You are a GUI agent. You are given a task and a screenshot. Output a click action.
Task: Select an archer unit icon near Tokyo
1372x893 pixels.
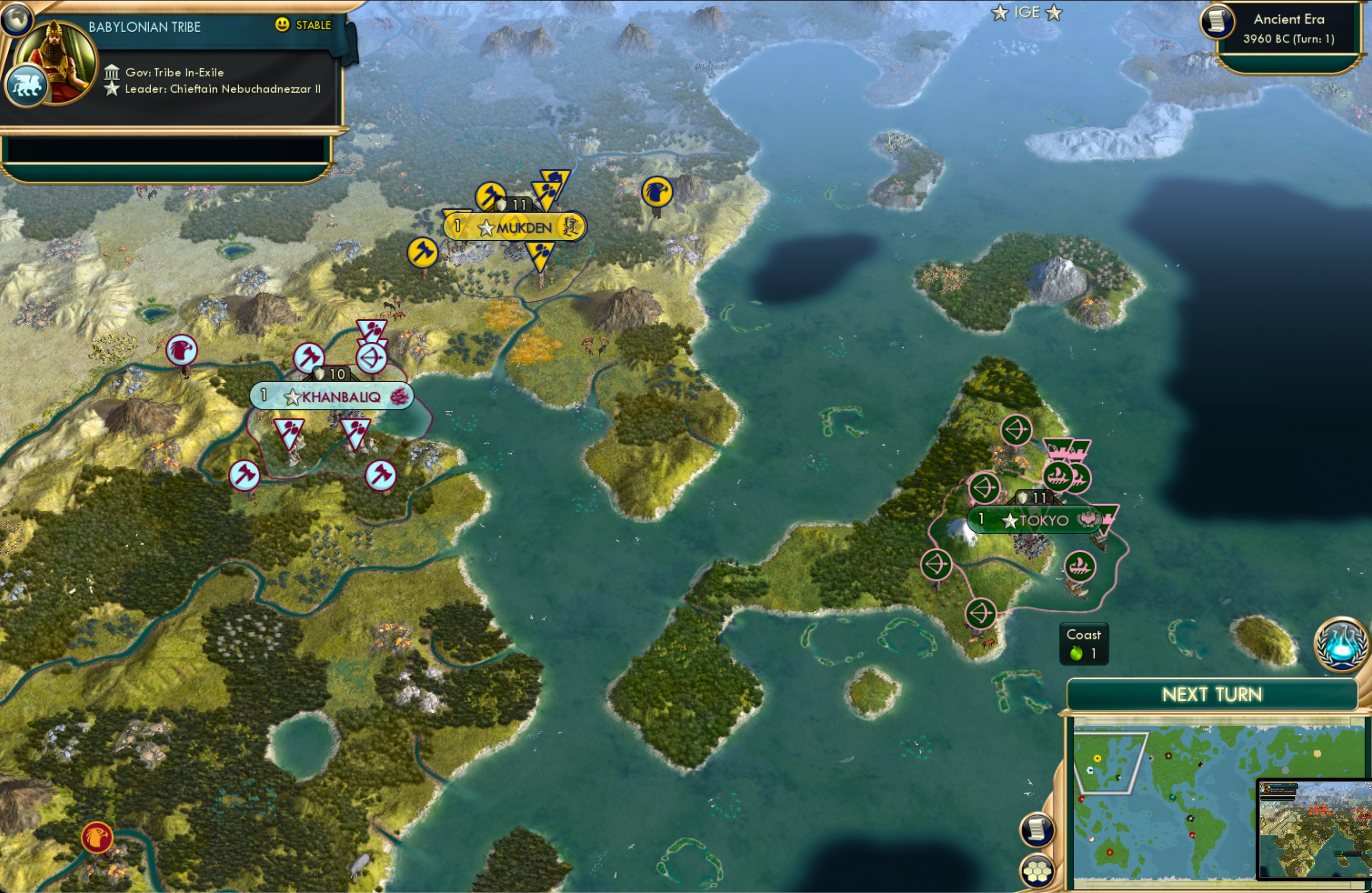pyautogui.click(x=1015, y=430)
